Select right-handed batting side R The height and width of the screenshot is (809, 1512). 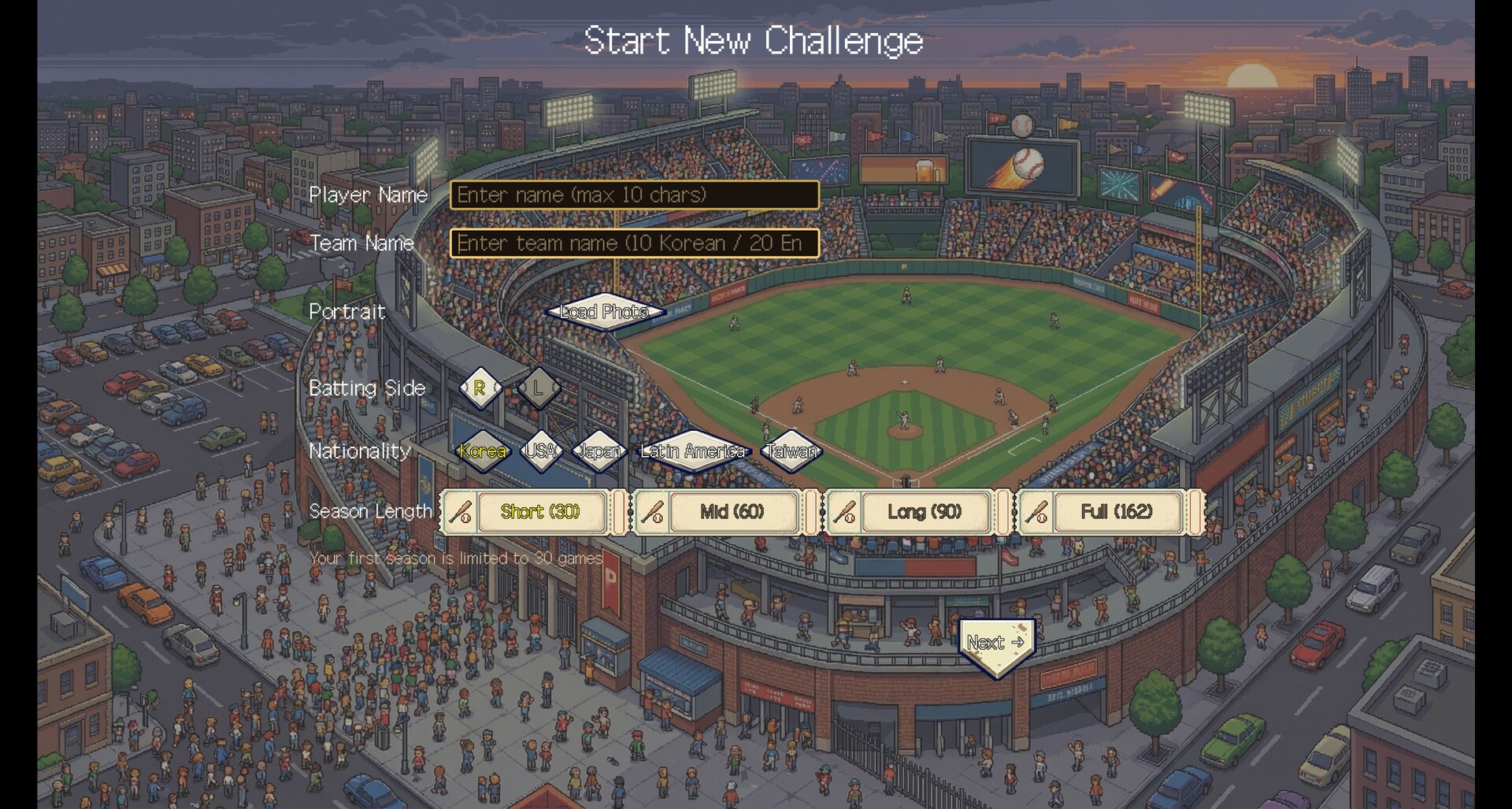(x=480, y=388)
